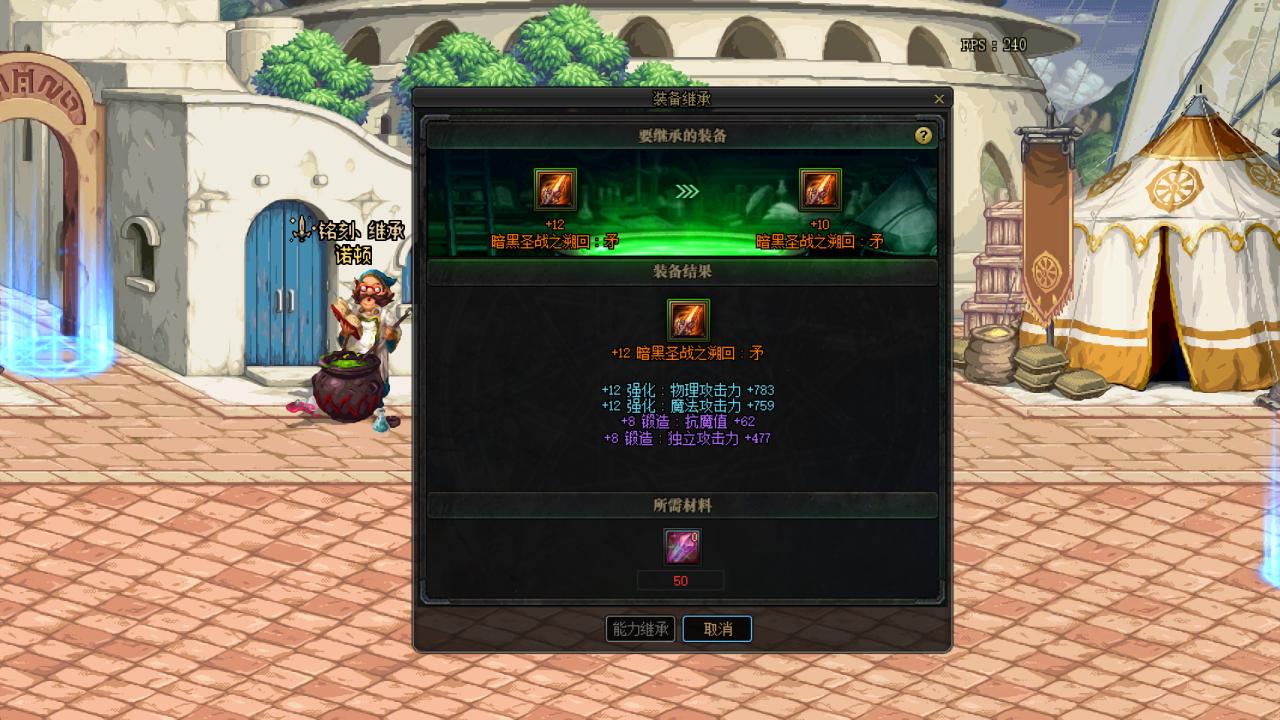Open the help question mark icon
Image resolution: width=1280 pixels, height=720 pixels.
(x=925, y=135)
